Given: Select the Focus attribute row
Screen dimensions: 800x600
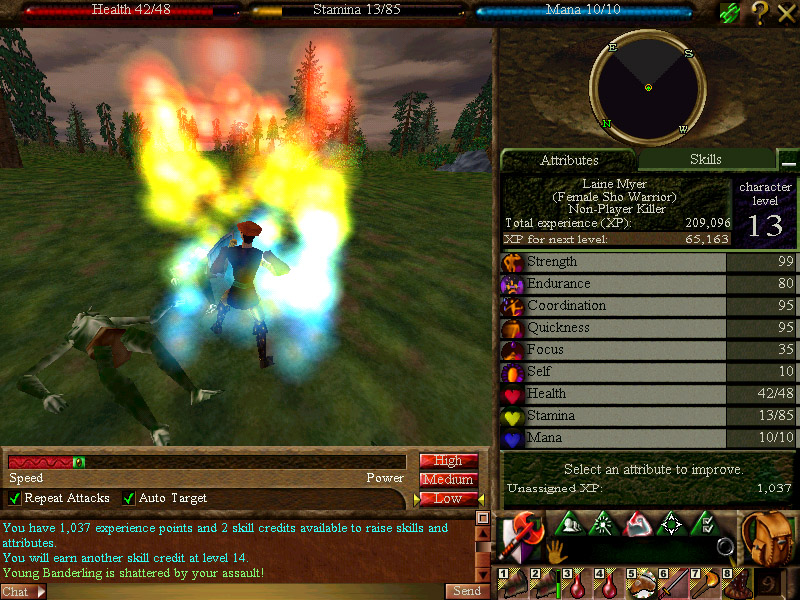Looking at the screenshot, I should [x=614, y=350].
